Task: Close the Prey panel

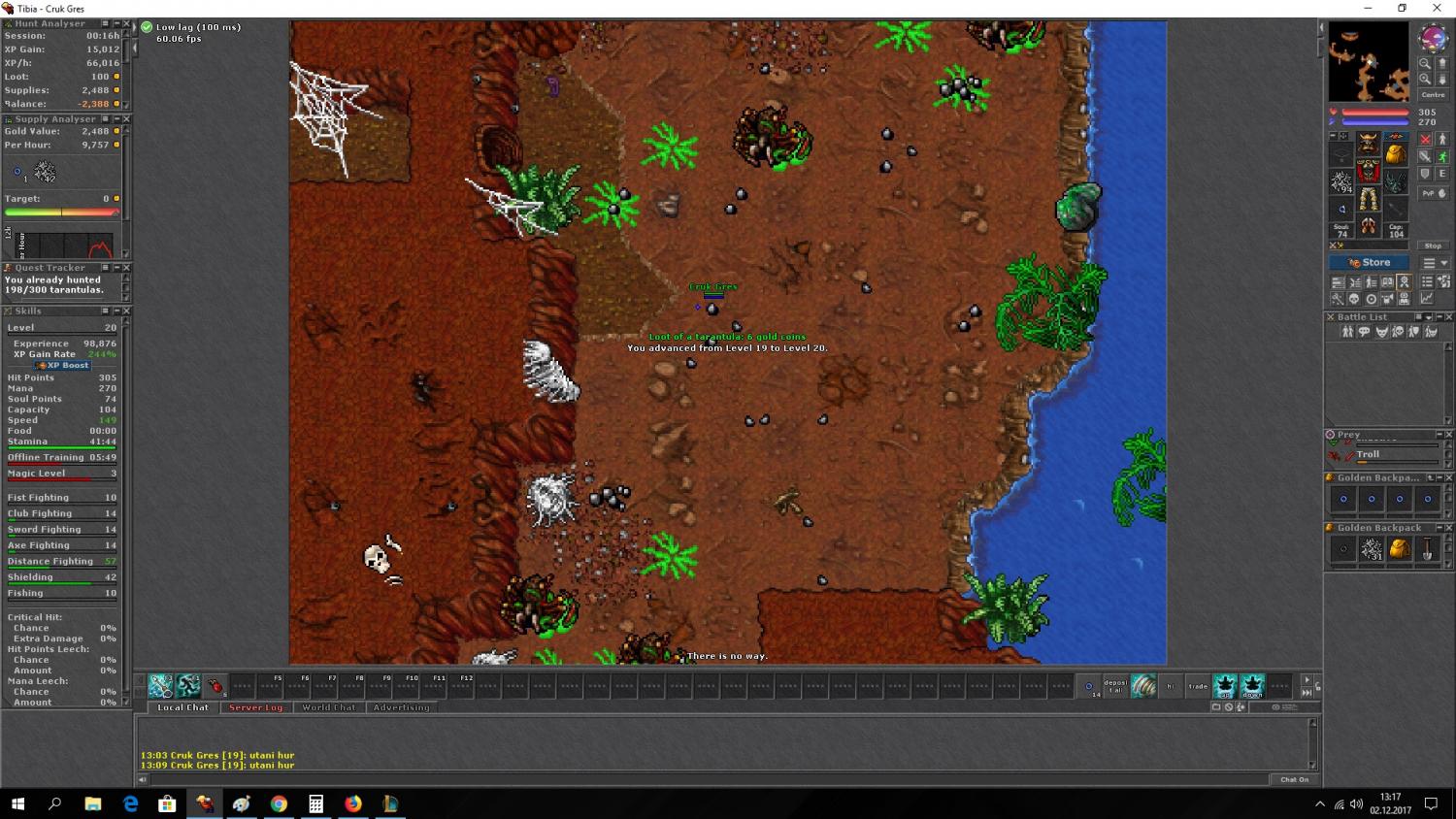Action: [x=1449, y=435]
